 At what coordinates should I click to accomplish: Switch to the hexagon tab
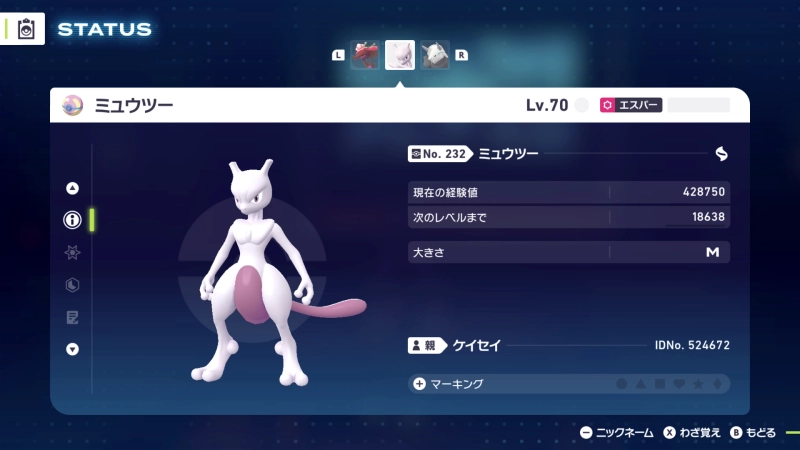coord(72,285)
